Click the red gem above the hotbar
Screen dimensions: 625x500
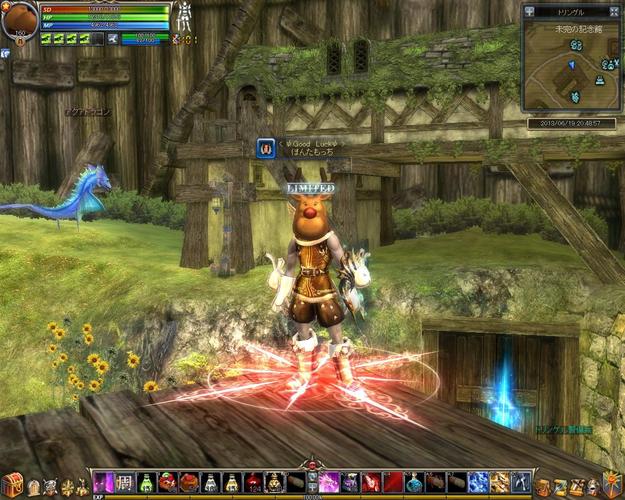312,464
